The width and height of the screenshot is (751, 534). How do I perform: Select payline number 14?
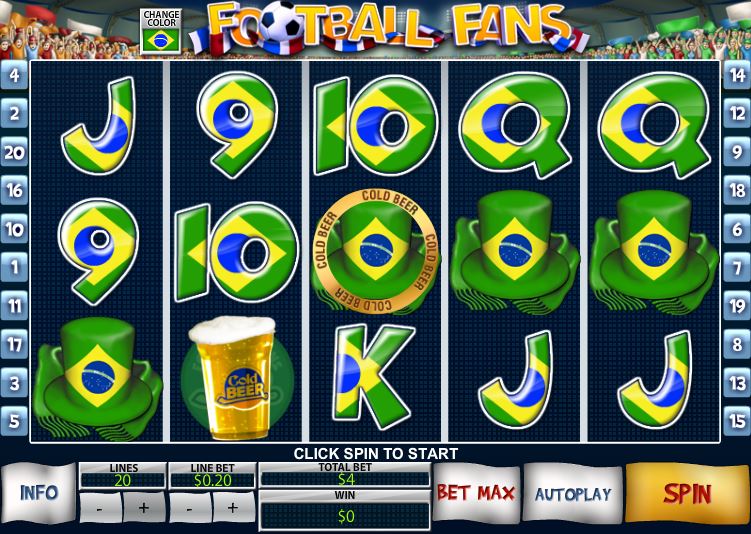pos(736,75)
